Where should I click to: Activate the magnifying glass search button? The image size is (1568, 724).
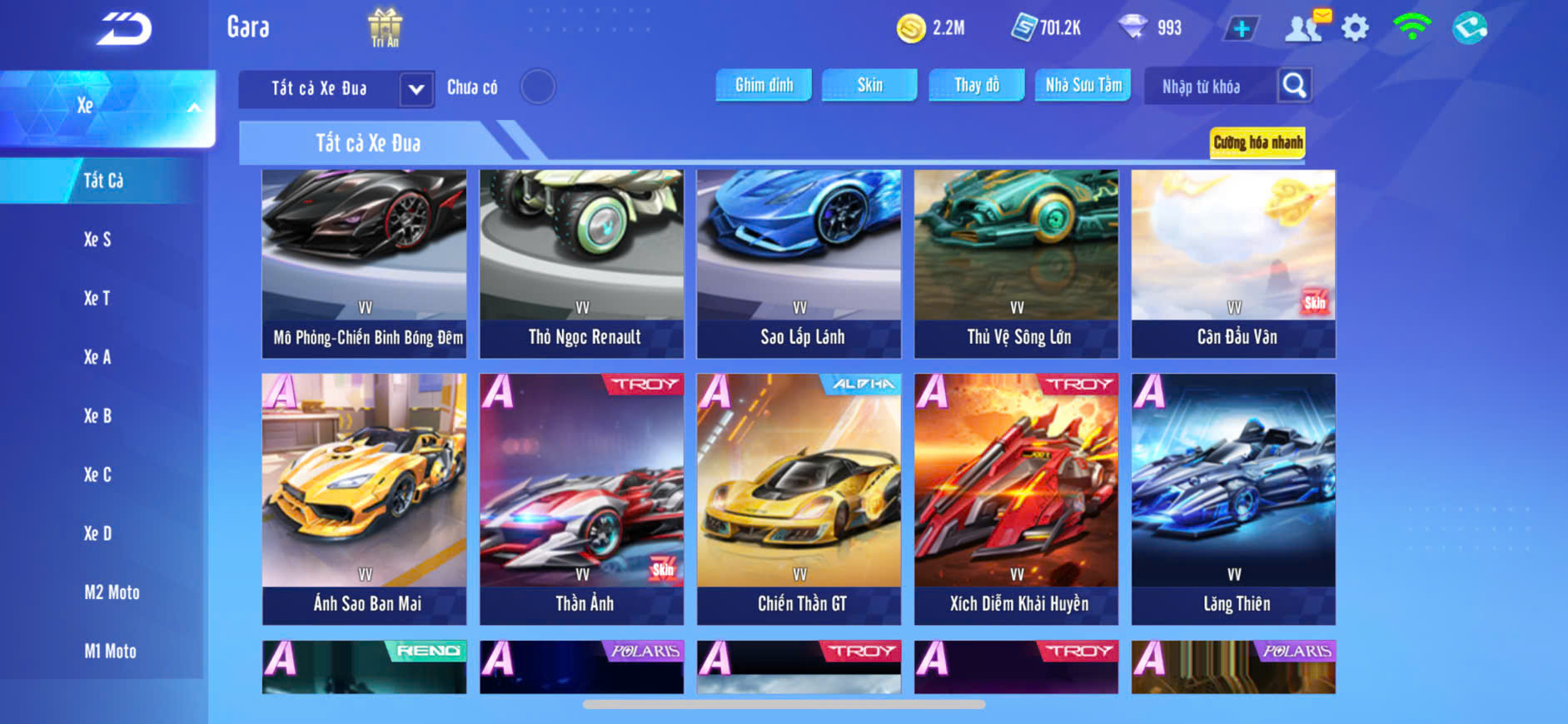pos(1294,85)
